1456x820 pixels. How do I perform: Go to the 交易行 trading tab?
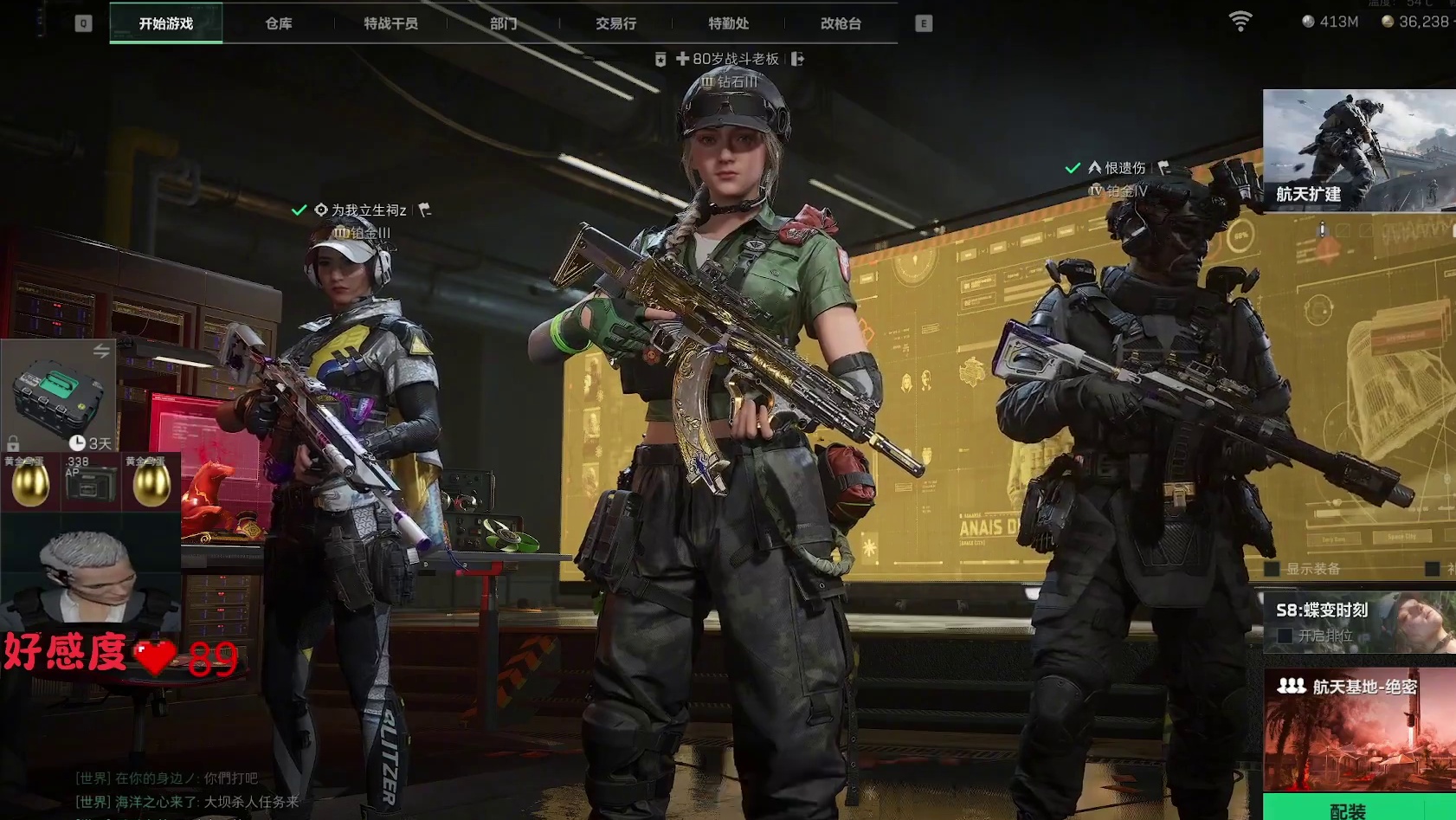(x=615, y=23)
